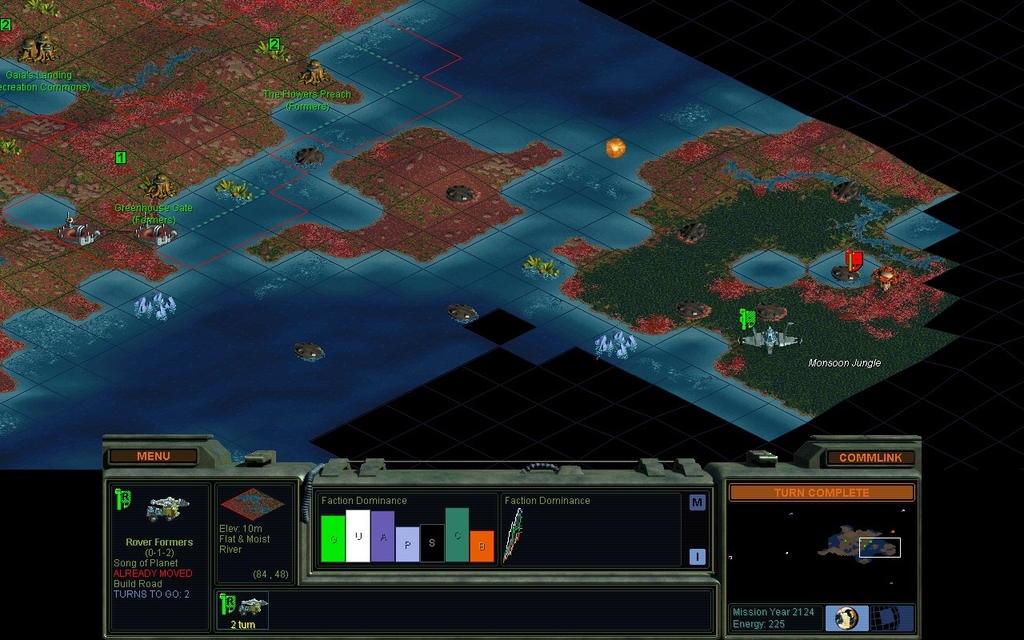Click the grid globe icon

coord(884,617)
